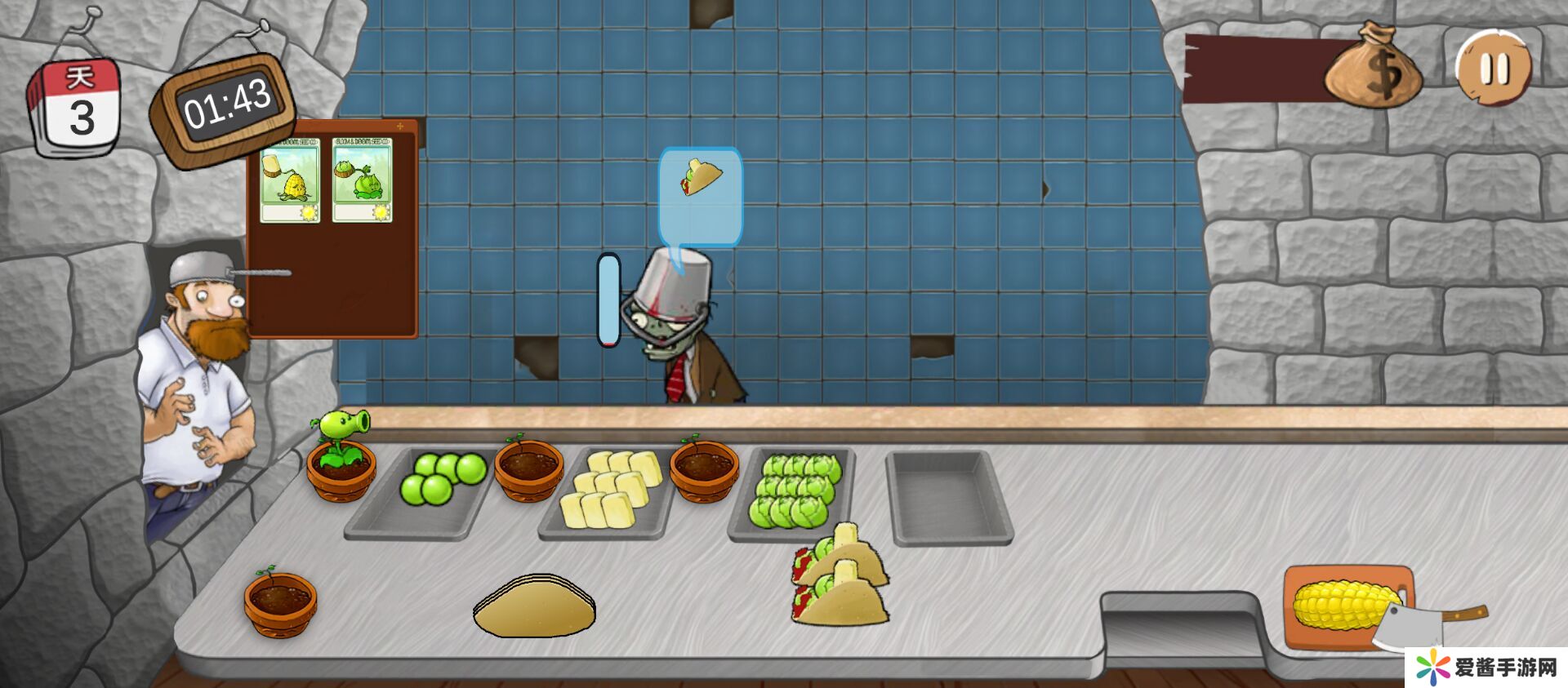Choose the Cabbage-pult seed packet card
Viewport: 1568px width, 688px height.
point(362,180)
